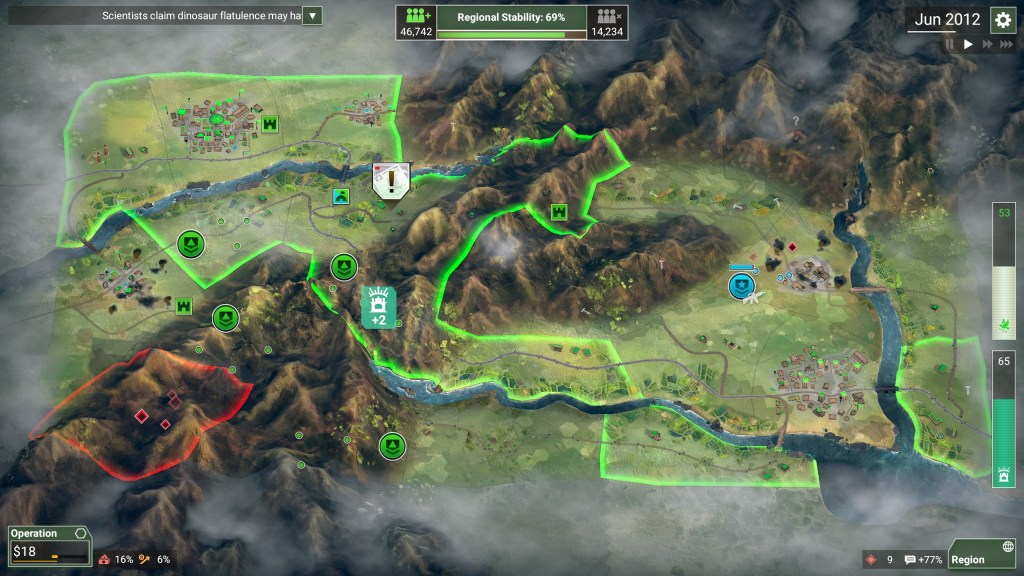Collect the +2 garrison bubble
Screen dimensions: 1024x576
click(379, 305)
